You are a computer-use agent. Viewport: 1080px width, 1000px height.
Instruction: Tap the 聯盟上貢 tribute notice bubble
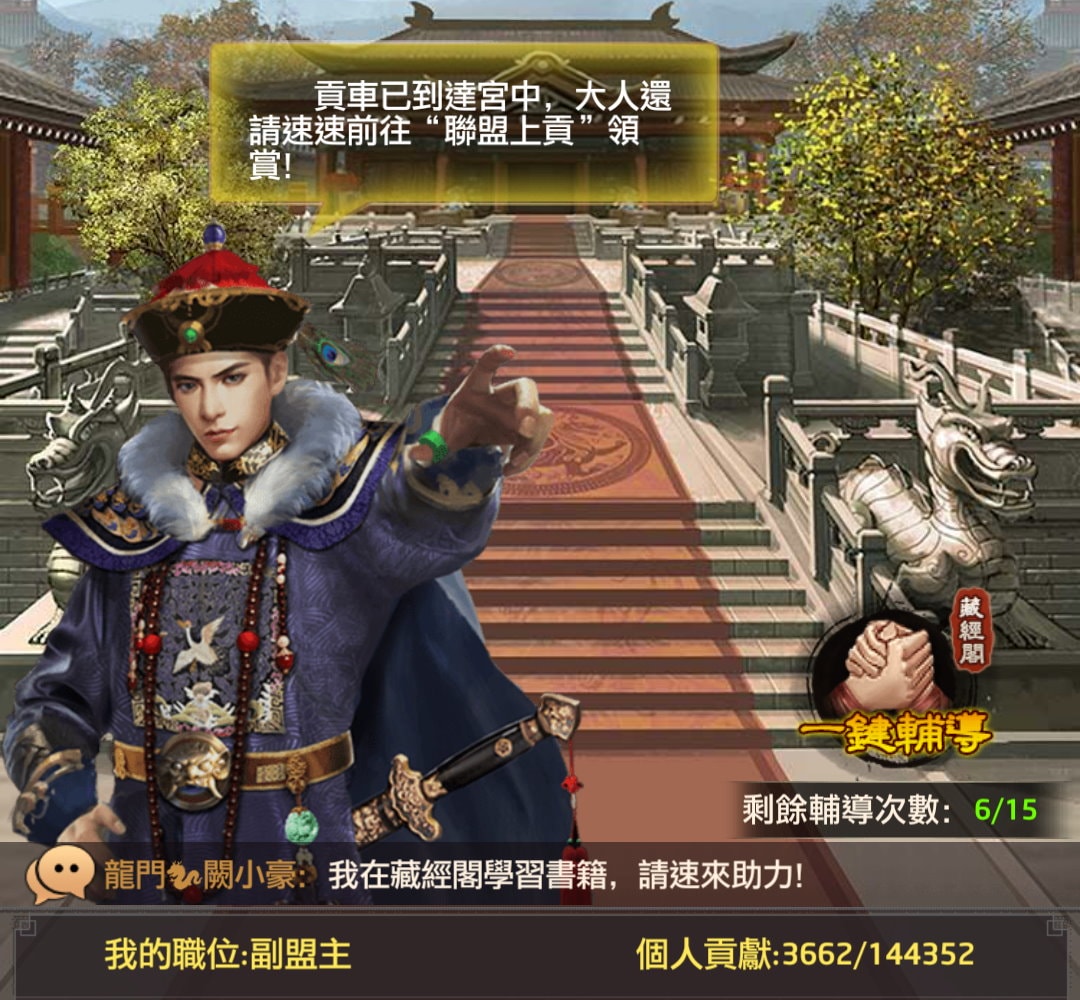coord(464,125)
